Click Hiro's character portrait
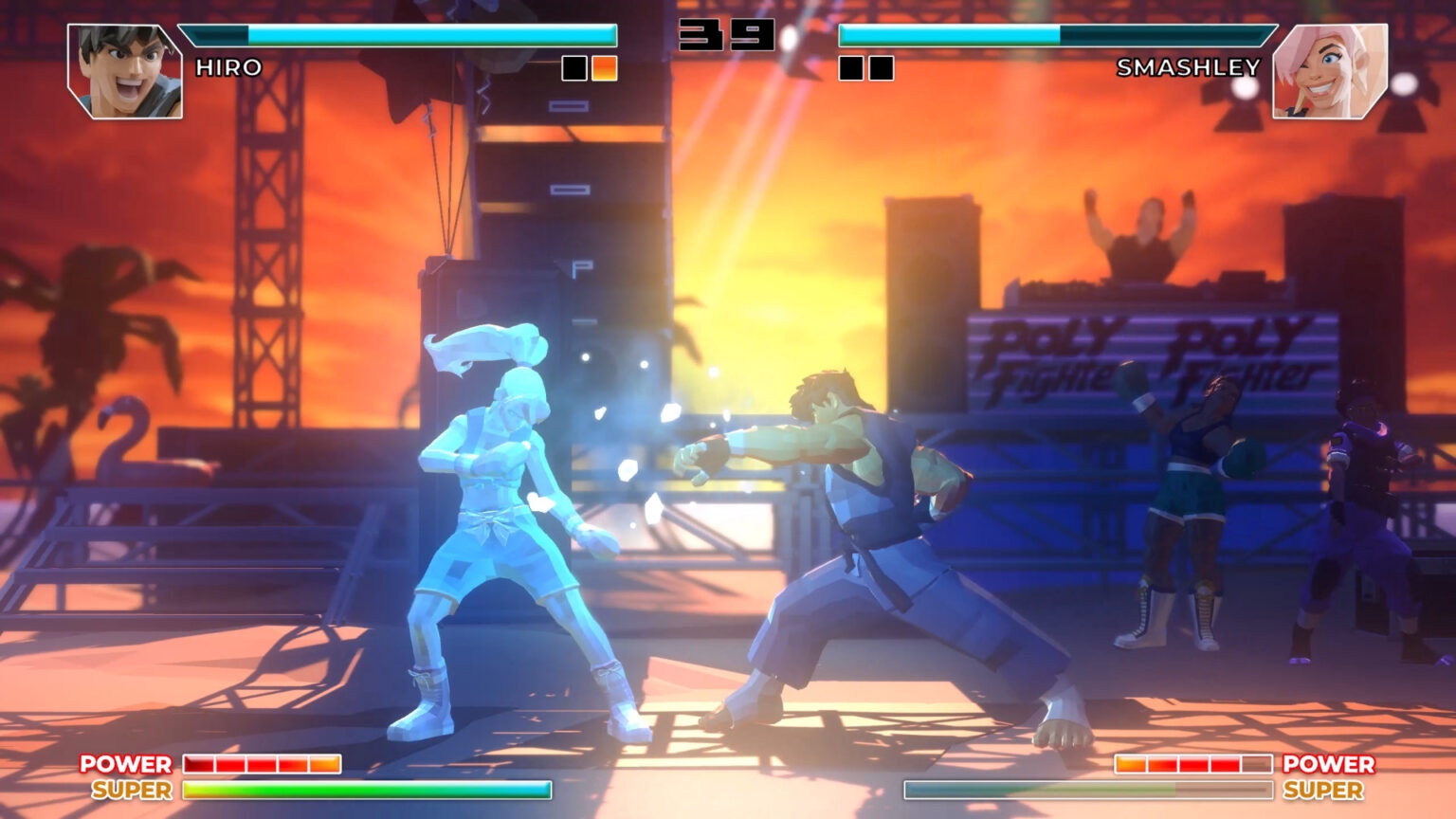This screenshot has height=819, width=1456. click(x=125, y=71)
